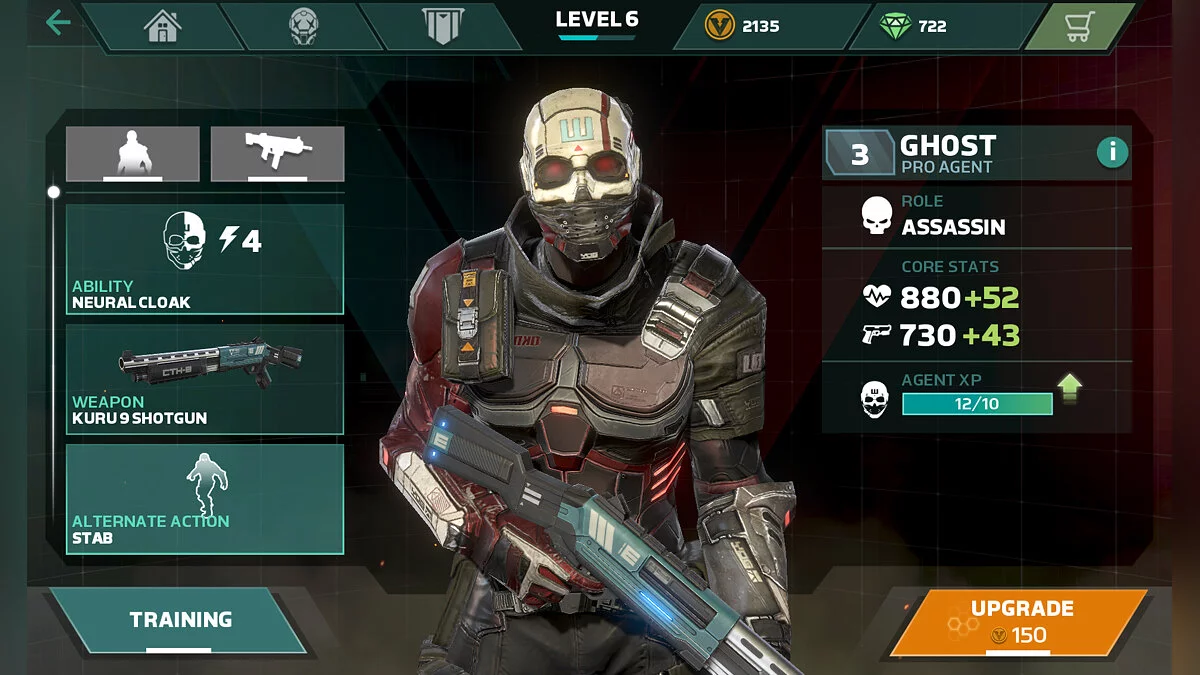Select the Kuru 9 Shotgun weapon card
1200x675 pixels.
[205, 379]
